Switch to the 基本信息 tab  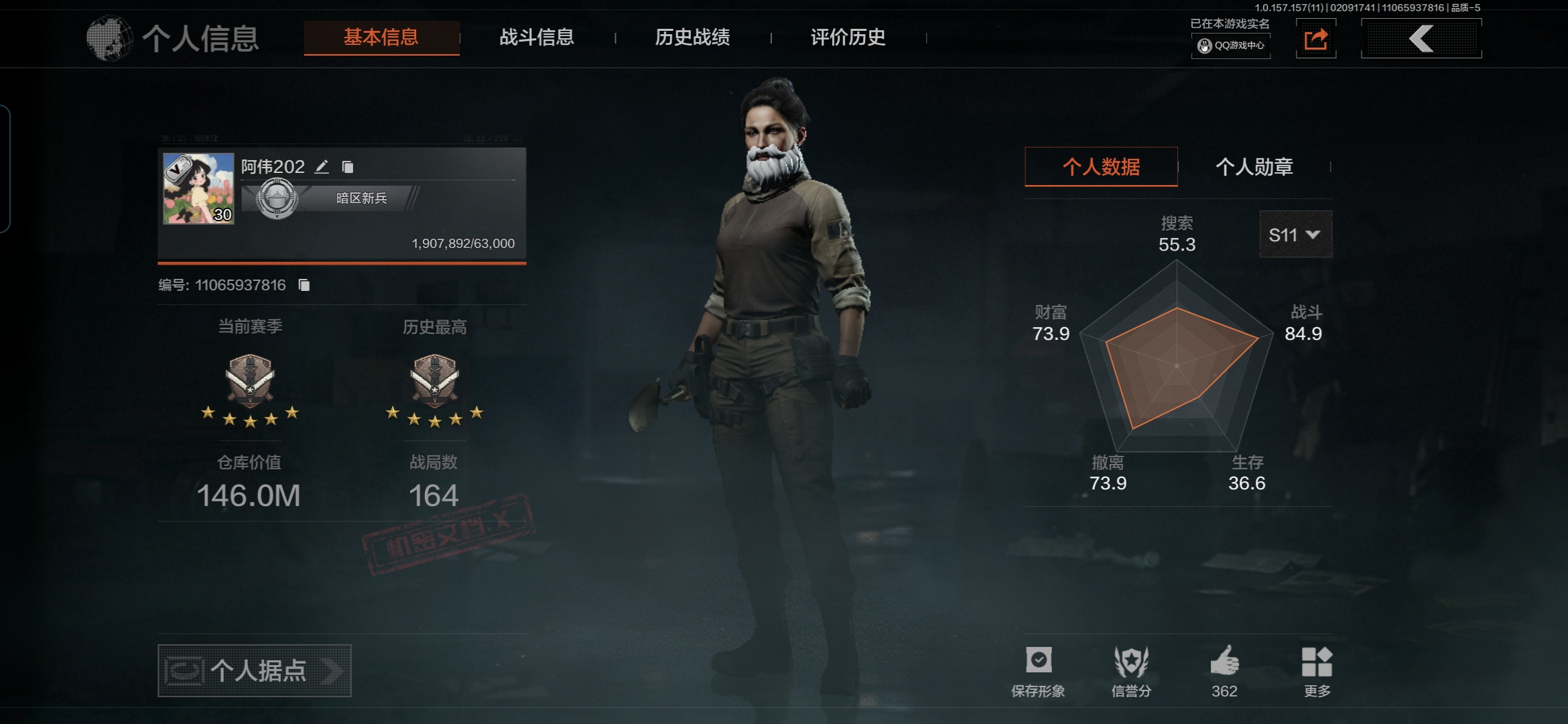pos(381,38)
